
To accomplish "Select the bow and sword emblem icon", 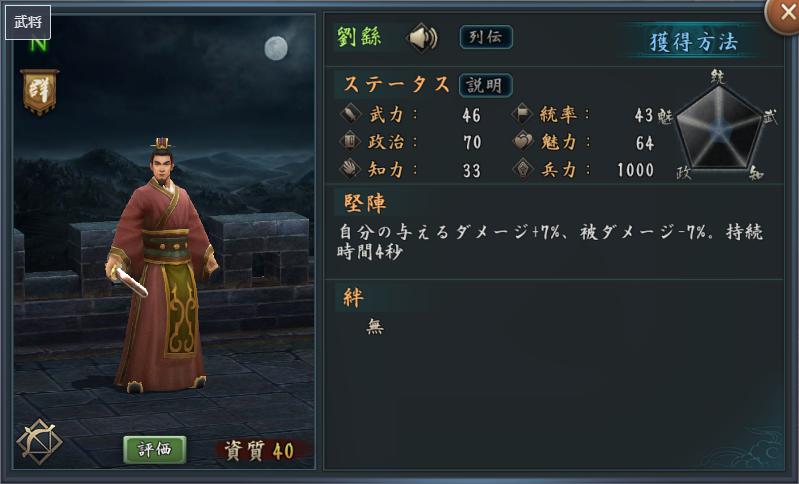I will [x=39, y=441].
